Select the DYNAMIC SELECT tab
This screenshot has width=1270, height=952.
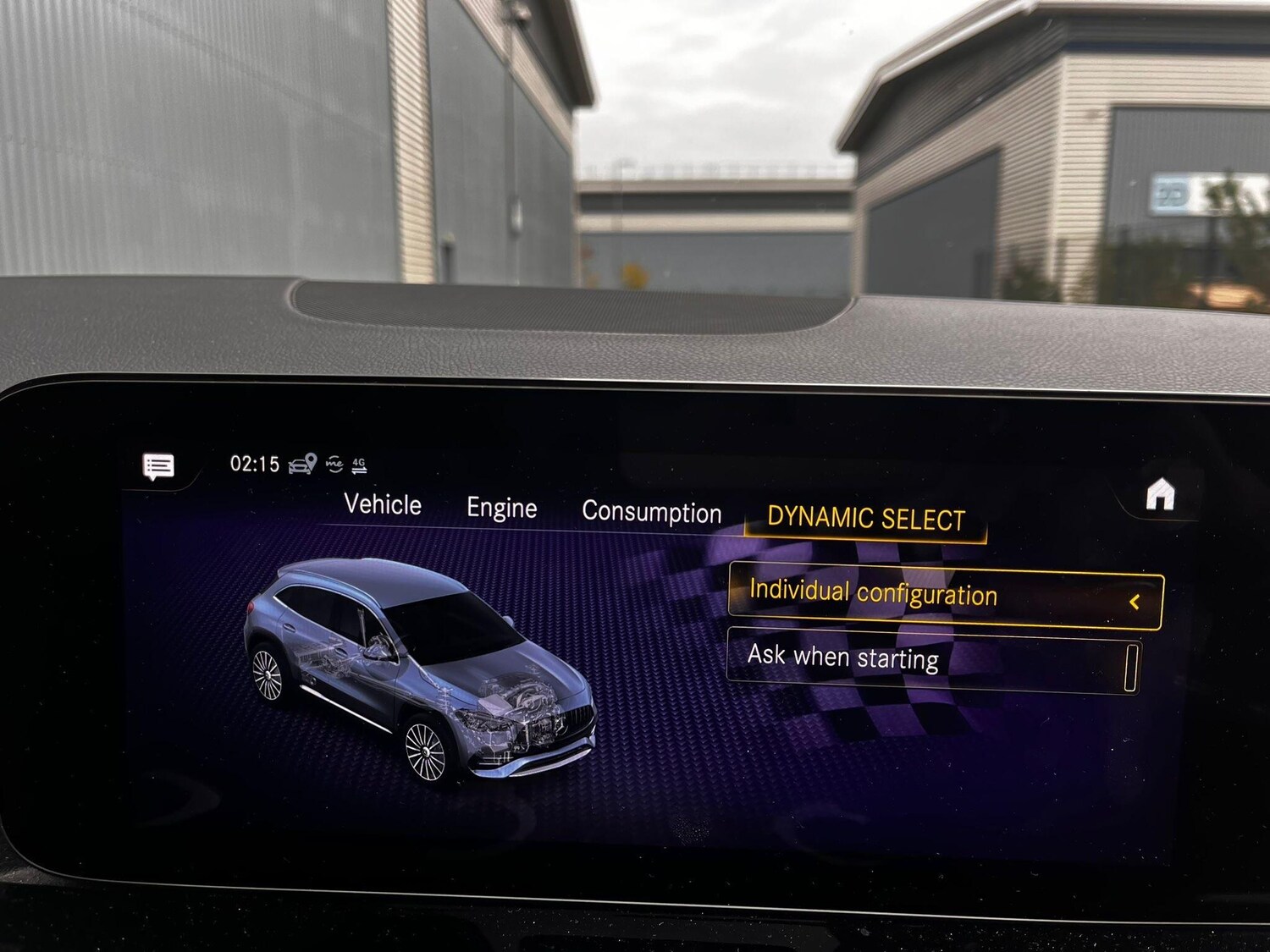[x=867, y=517]
